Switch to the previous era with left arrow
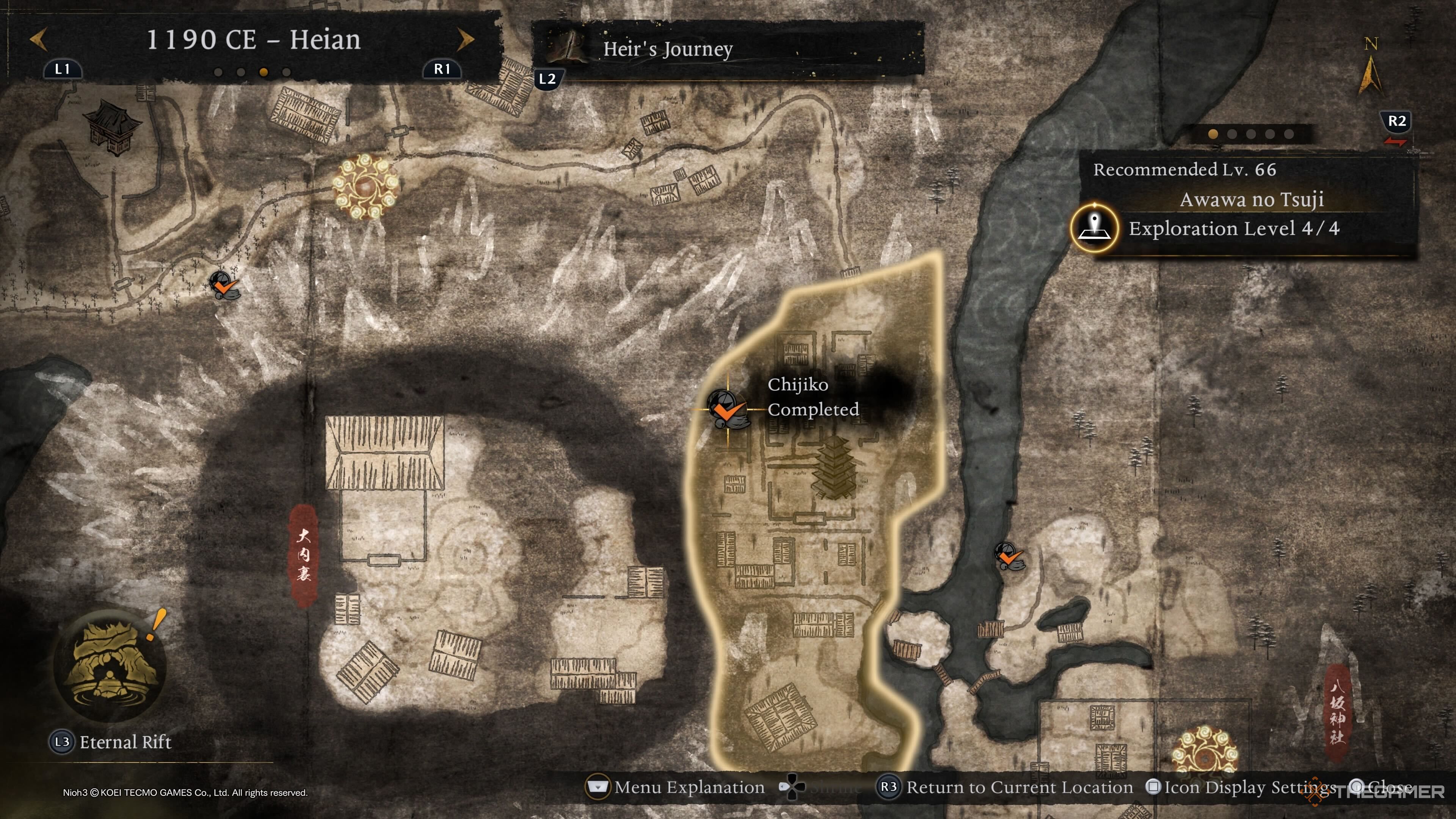The height and width of the screenshot is (819, 1456). pos(38,39)
